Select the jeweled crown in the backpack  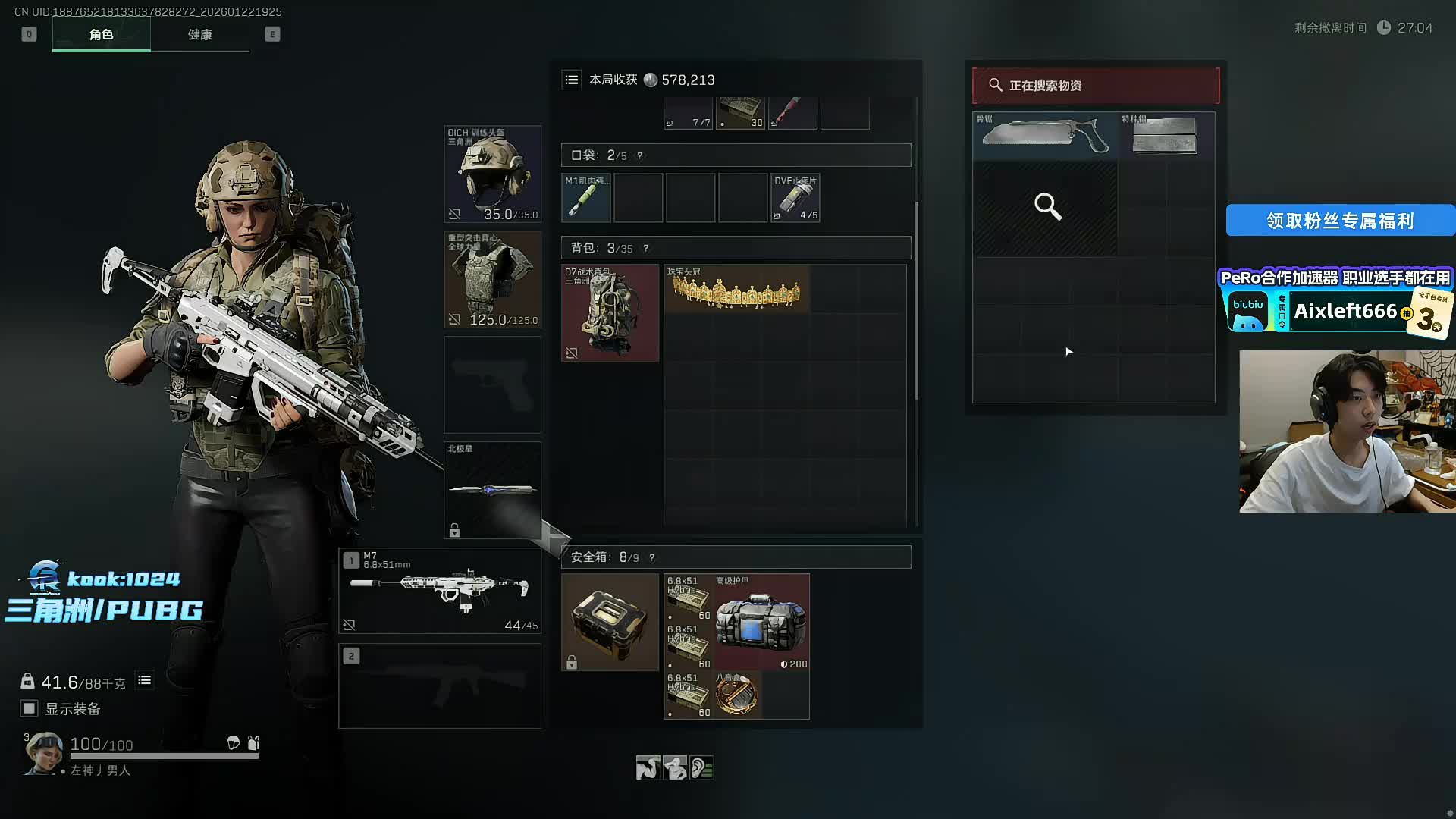736,289
